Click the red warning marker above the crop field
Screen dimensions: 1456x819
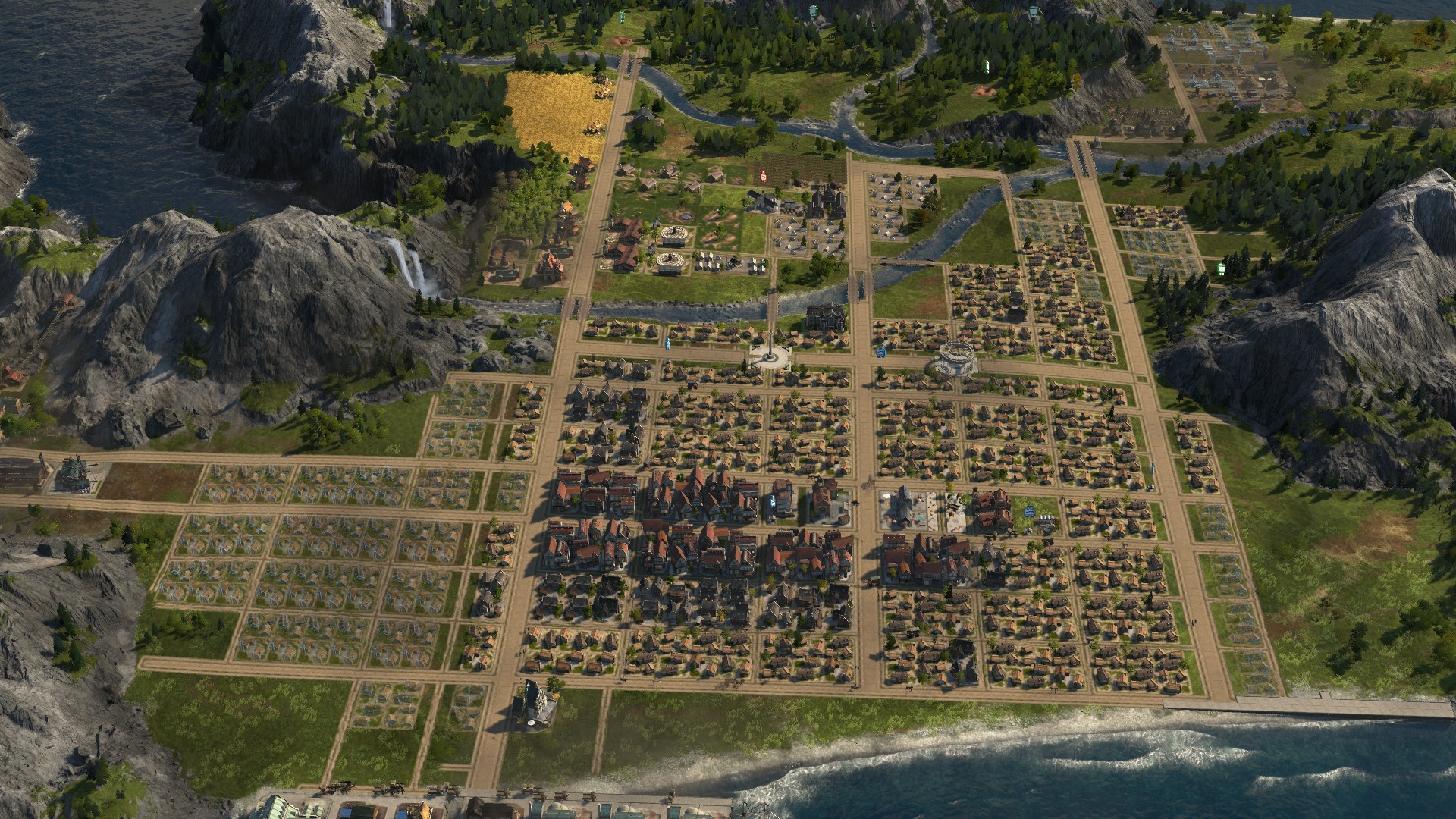pyautogui.click(x=764, y=176)
